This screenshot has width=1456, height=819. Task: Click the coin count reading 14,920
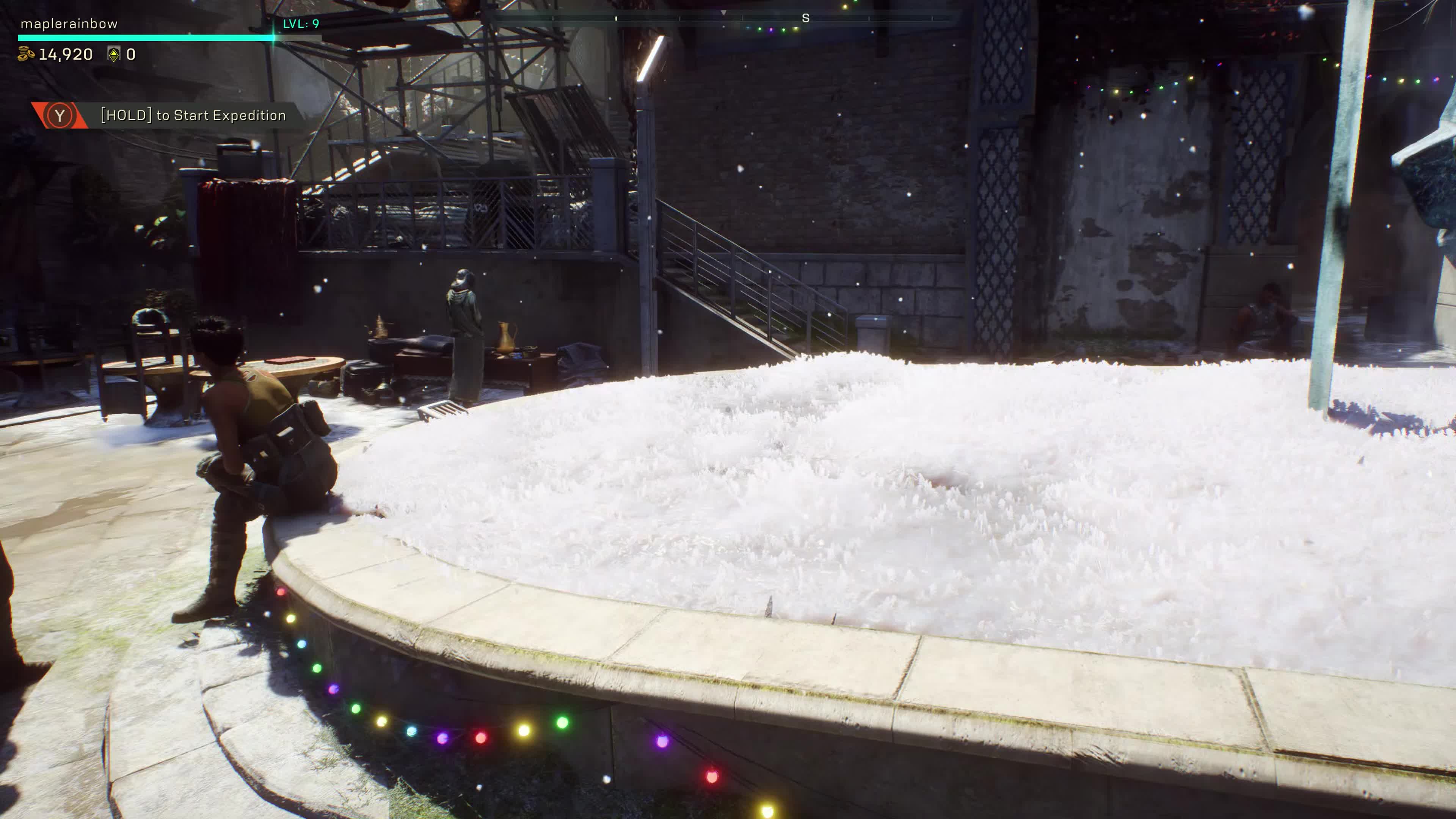click(66, 54)
